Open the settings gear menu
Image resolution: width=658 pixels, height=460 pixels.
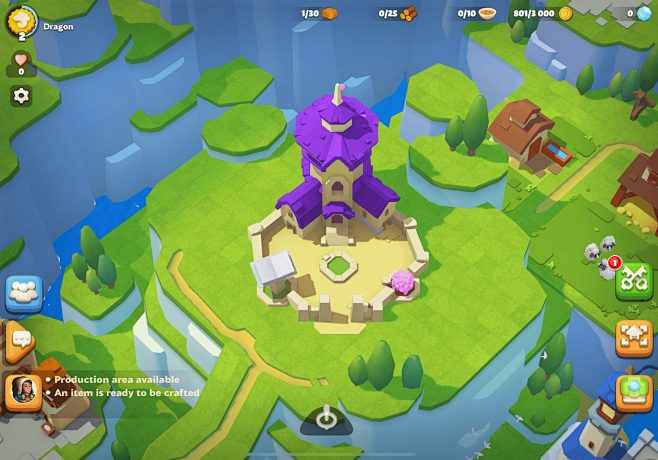click(x=21, y=96)
